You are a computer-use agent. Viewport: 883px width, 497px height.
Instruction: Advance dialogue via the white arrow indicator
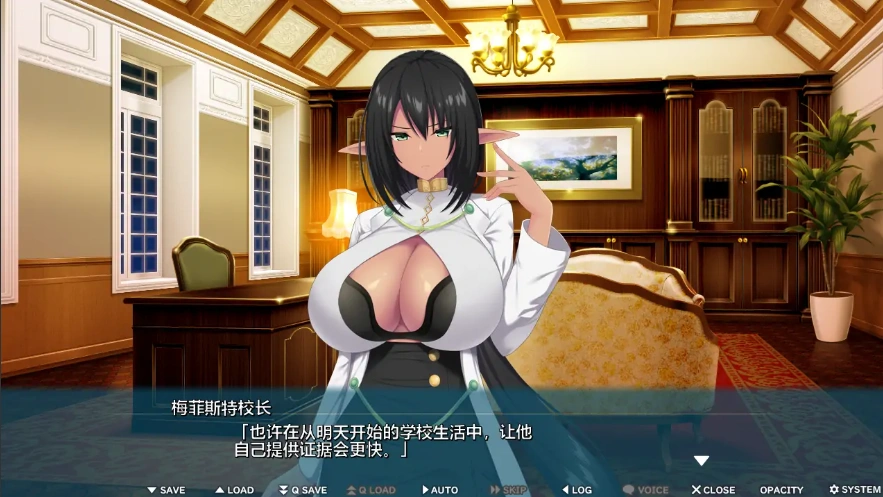tap(702, 461)
